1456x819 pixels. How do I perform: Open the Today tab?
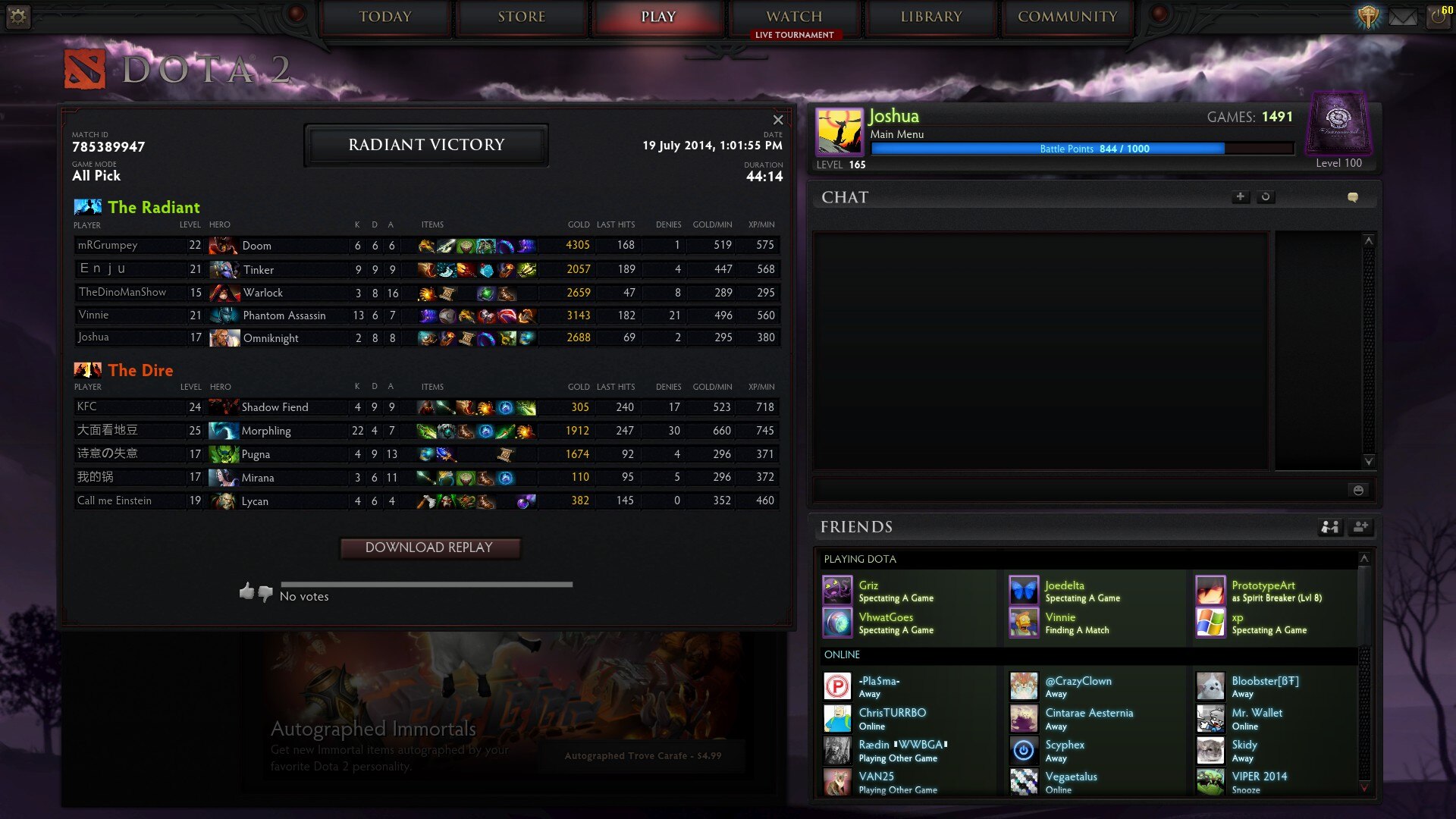click(385, 17)
